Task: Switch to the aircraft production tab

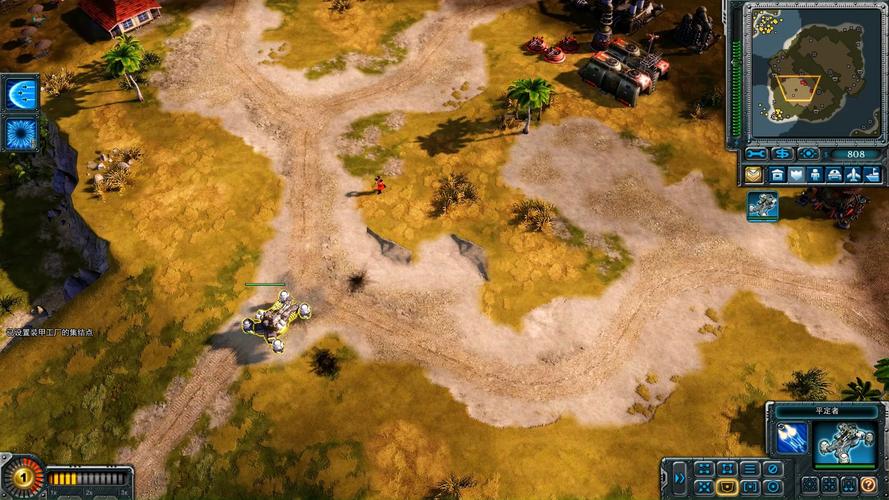Action: click(x=853, y=175)
